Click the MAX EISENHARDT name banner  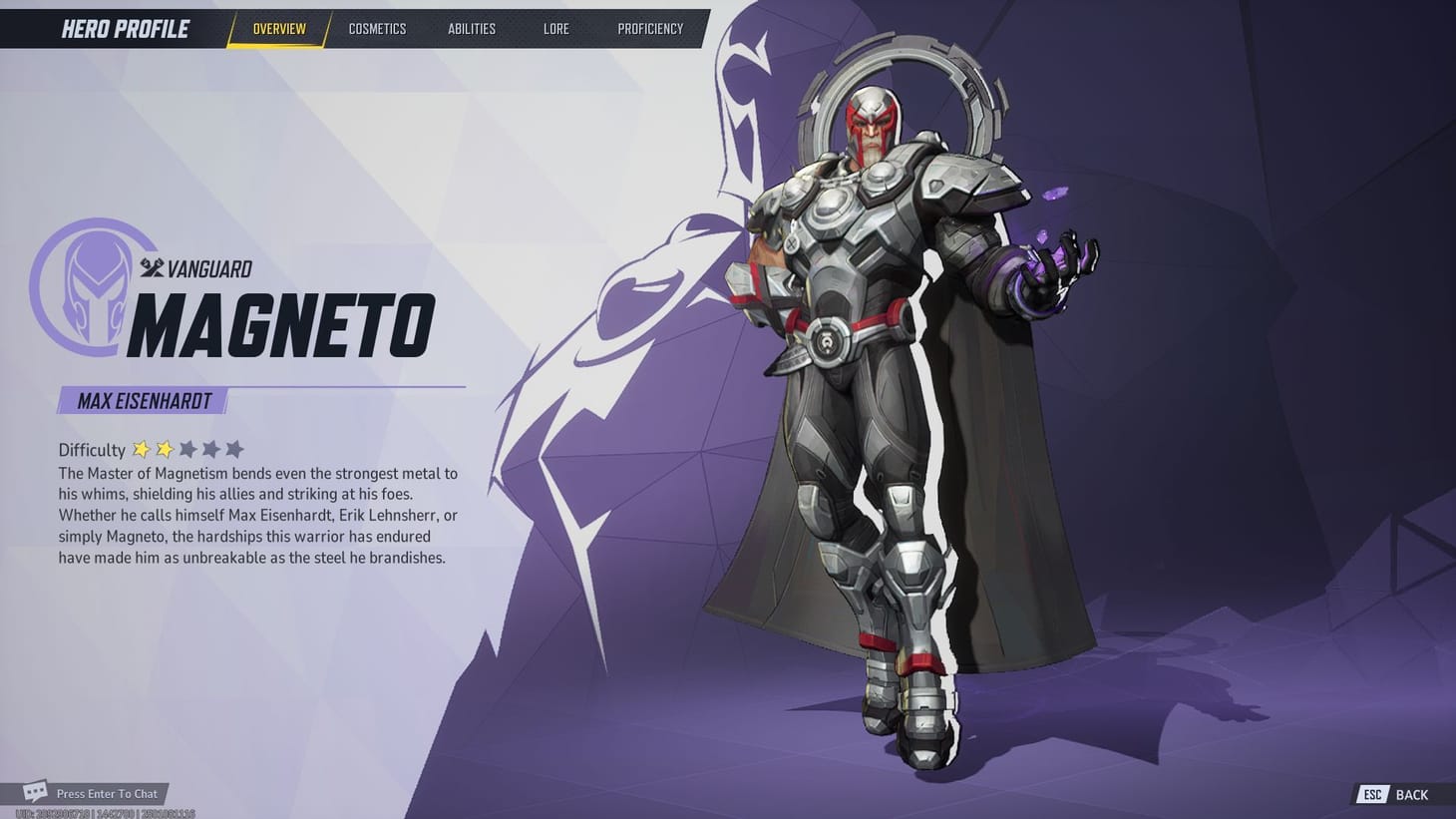144,400
